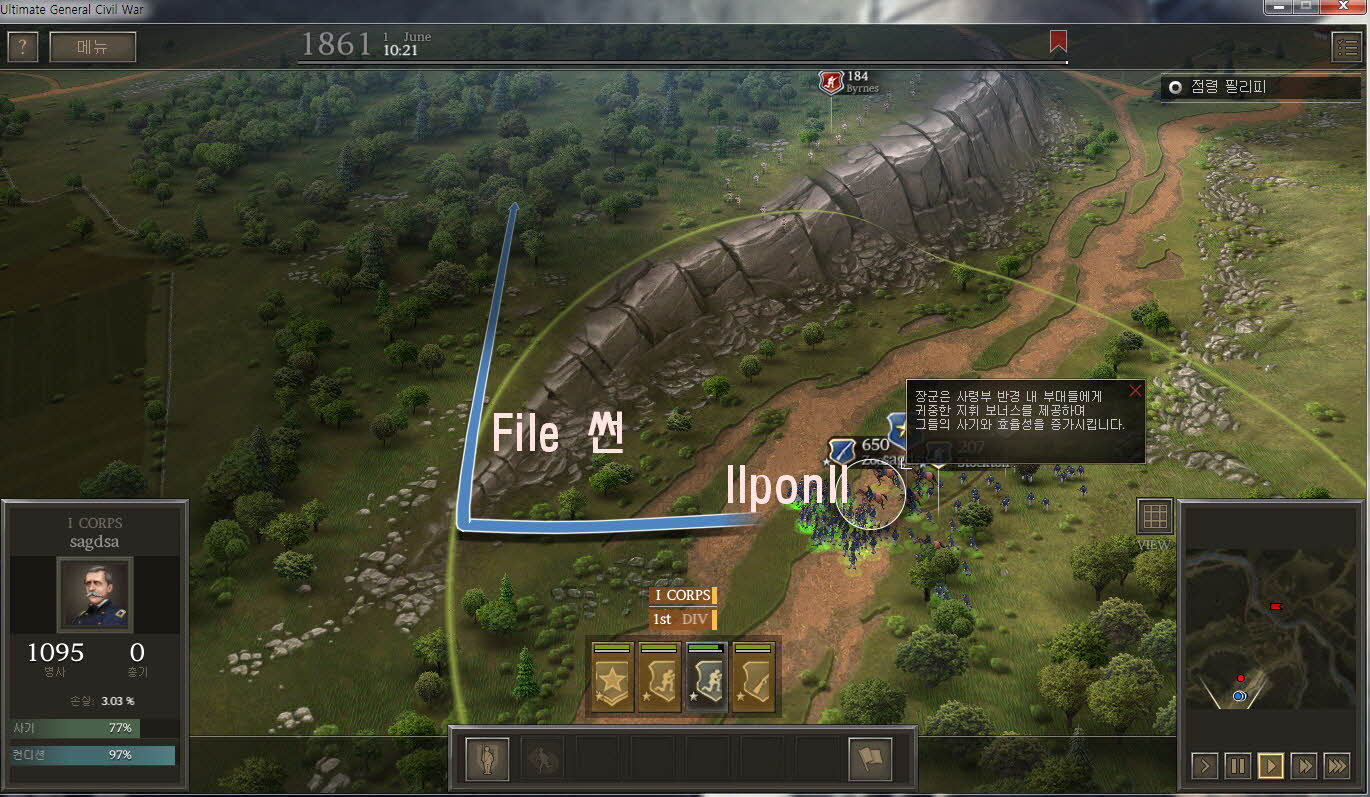The height and width of the screenshot is (797, 1370).
Task: Select the general star unit card
Action: click(x=612, y=677)
